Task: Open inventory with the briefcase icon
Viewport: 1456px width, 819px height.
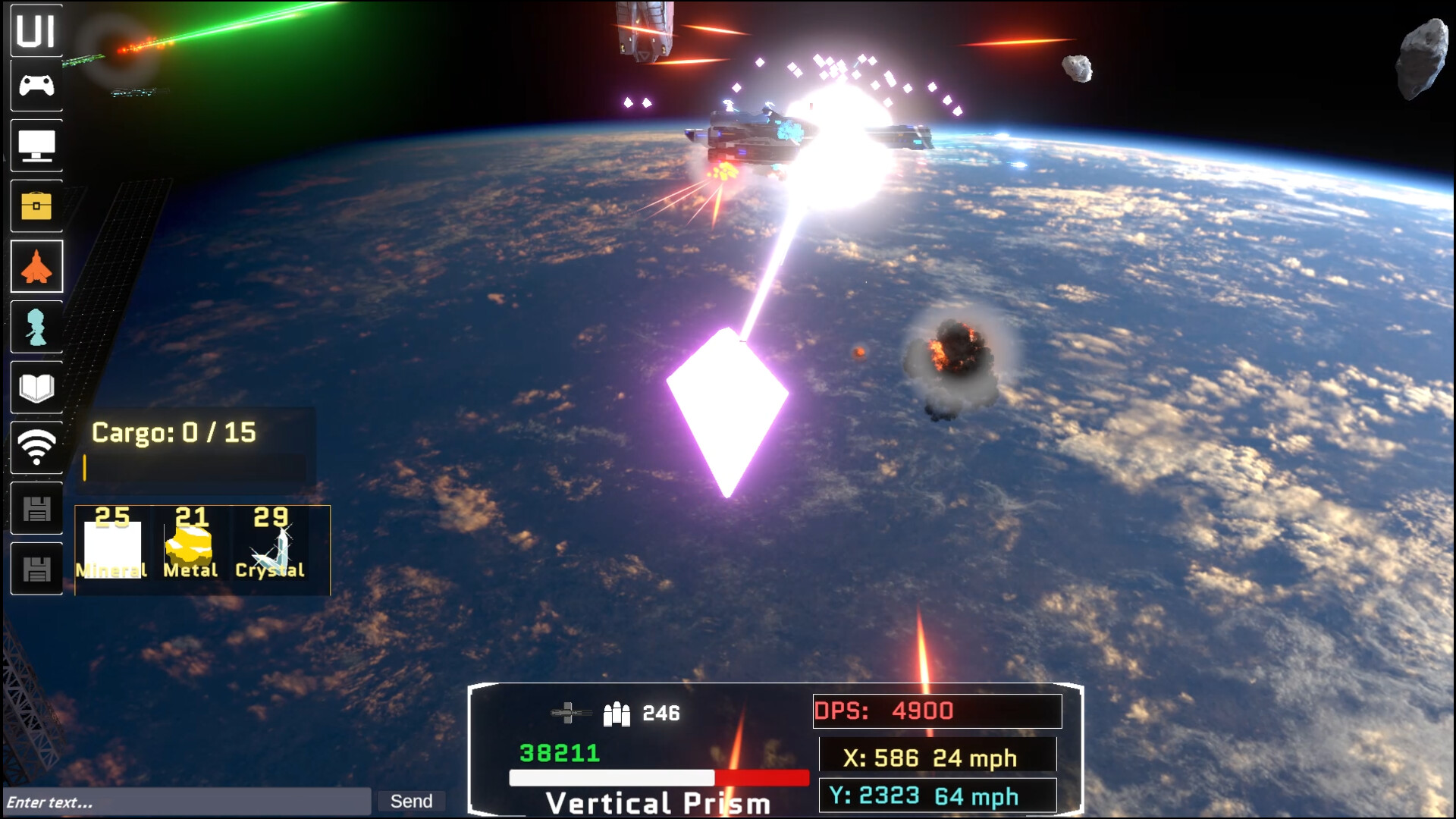Action: coord(36,206)
